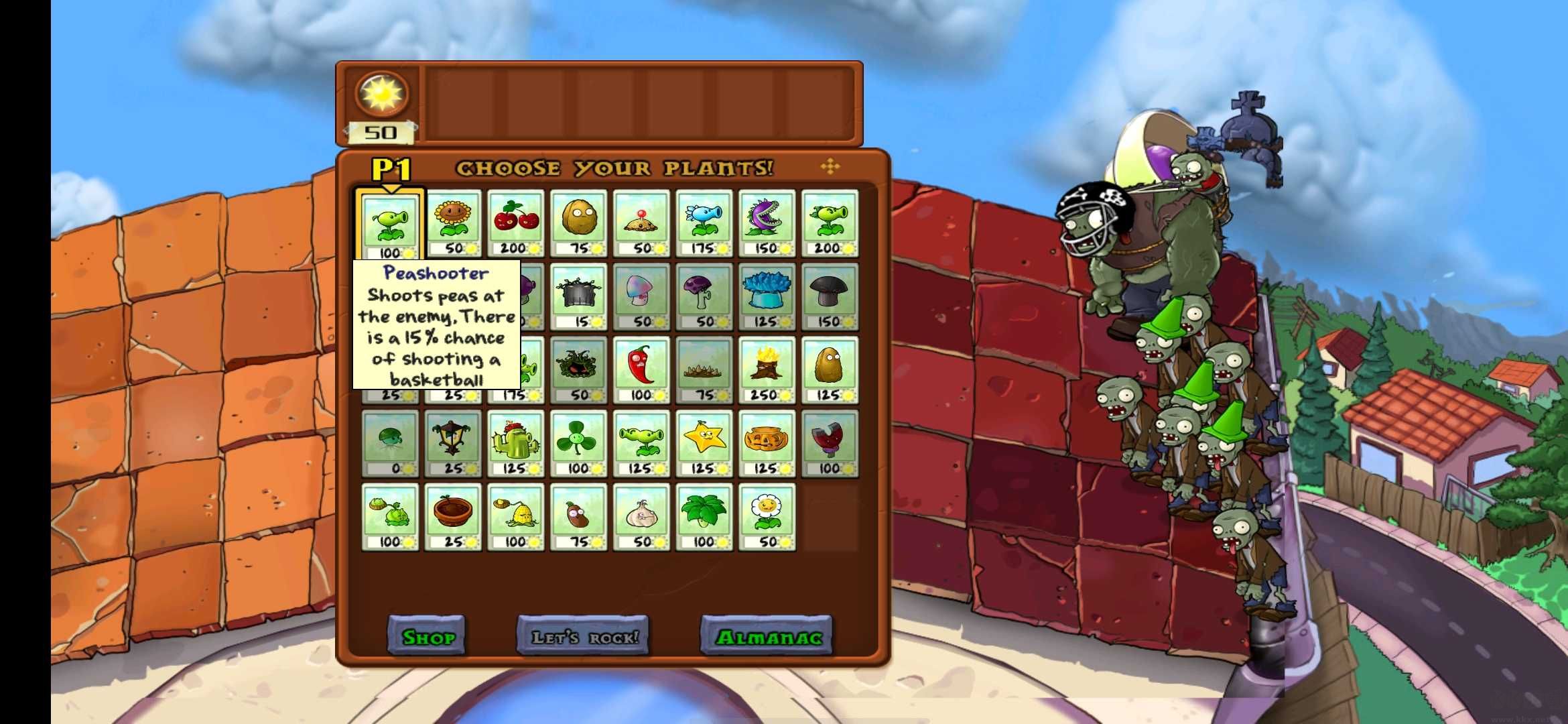Pick the Wall-nut seed packet
This screenshot has width=1568, height=724.
[578, 223]
